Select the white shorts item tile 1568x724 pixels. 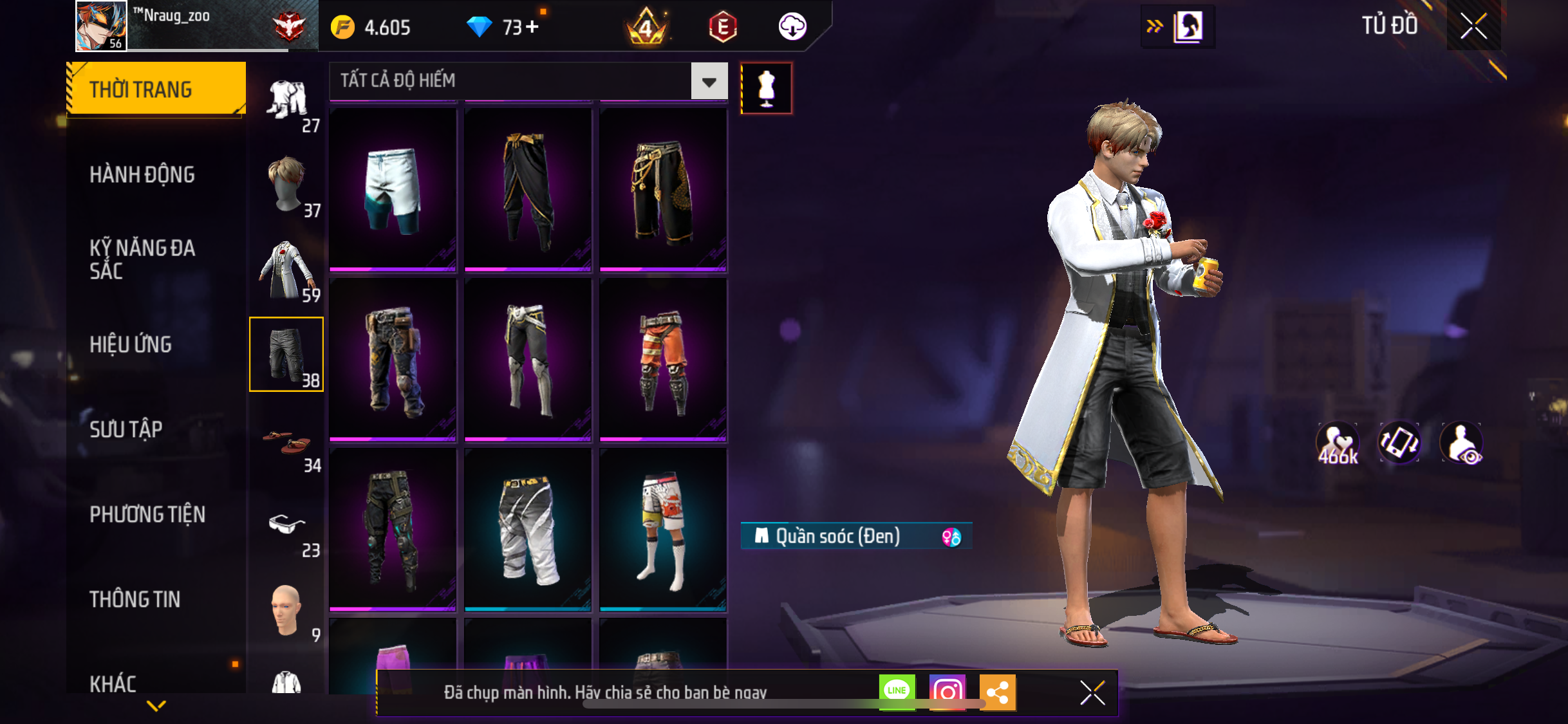coord(393,189)
